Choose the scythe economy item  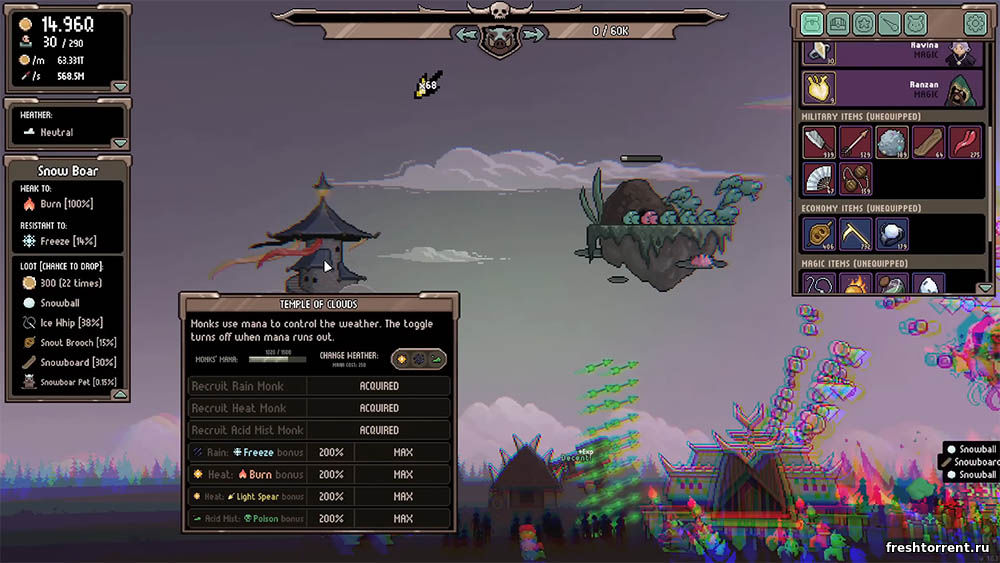[x=855, y=234]
